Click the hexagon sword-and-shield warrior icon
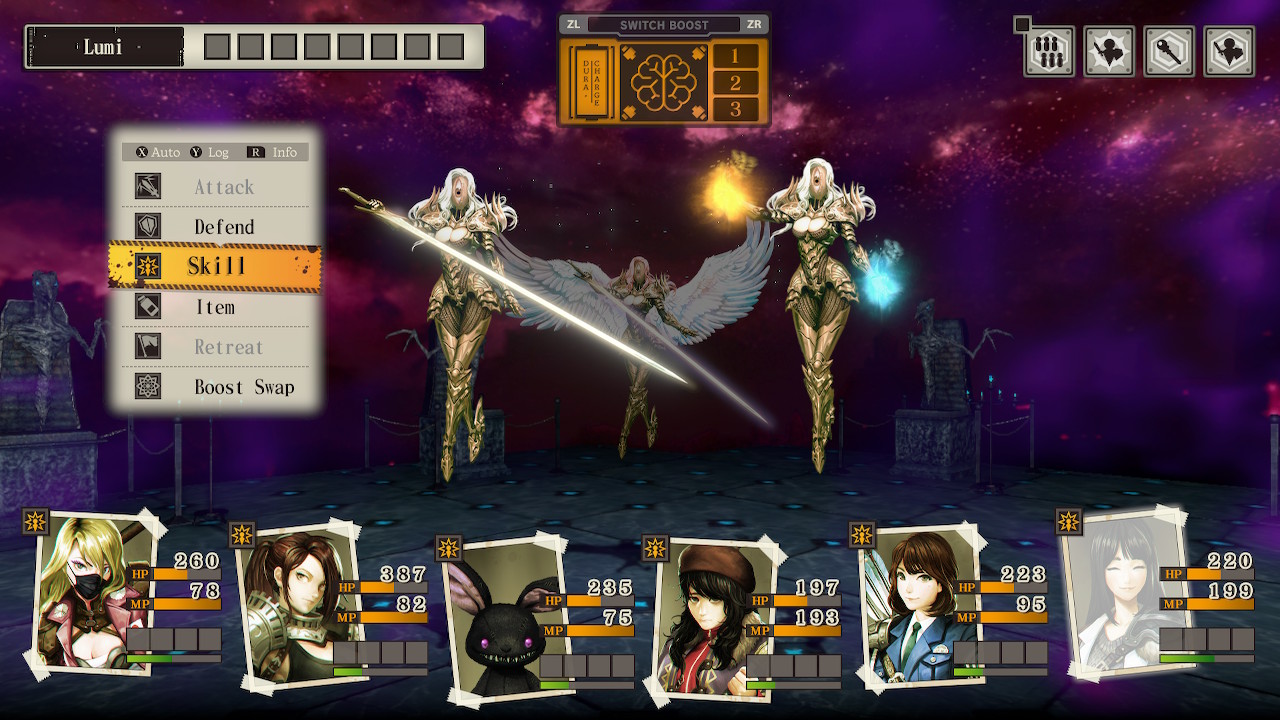1280x720 pixels. [1229, 52]
